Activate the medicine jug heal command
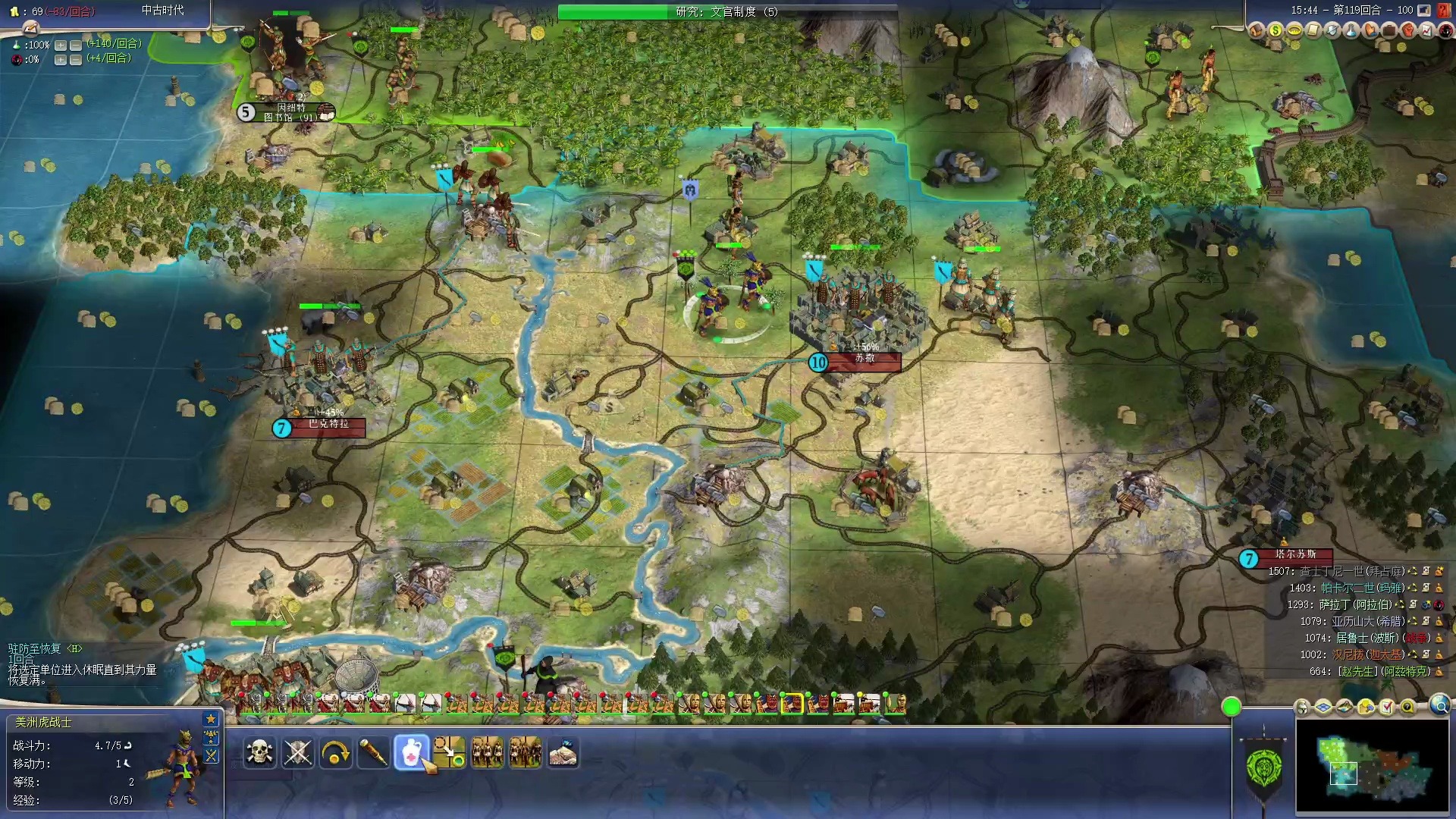Image resolution: width=1456 pixels, height=819 pixels. (x=411, y=753)
